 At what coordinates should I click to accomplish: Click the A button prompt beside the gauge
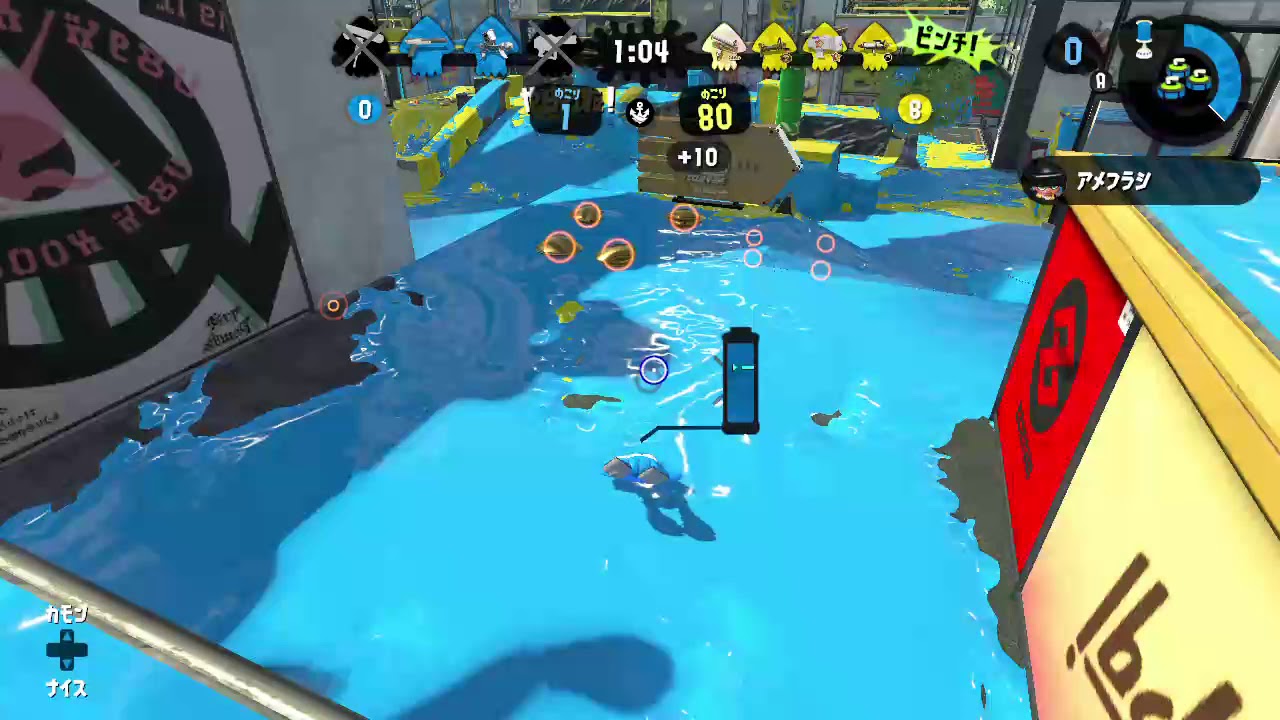1100,81
